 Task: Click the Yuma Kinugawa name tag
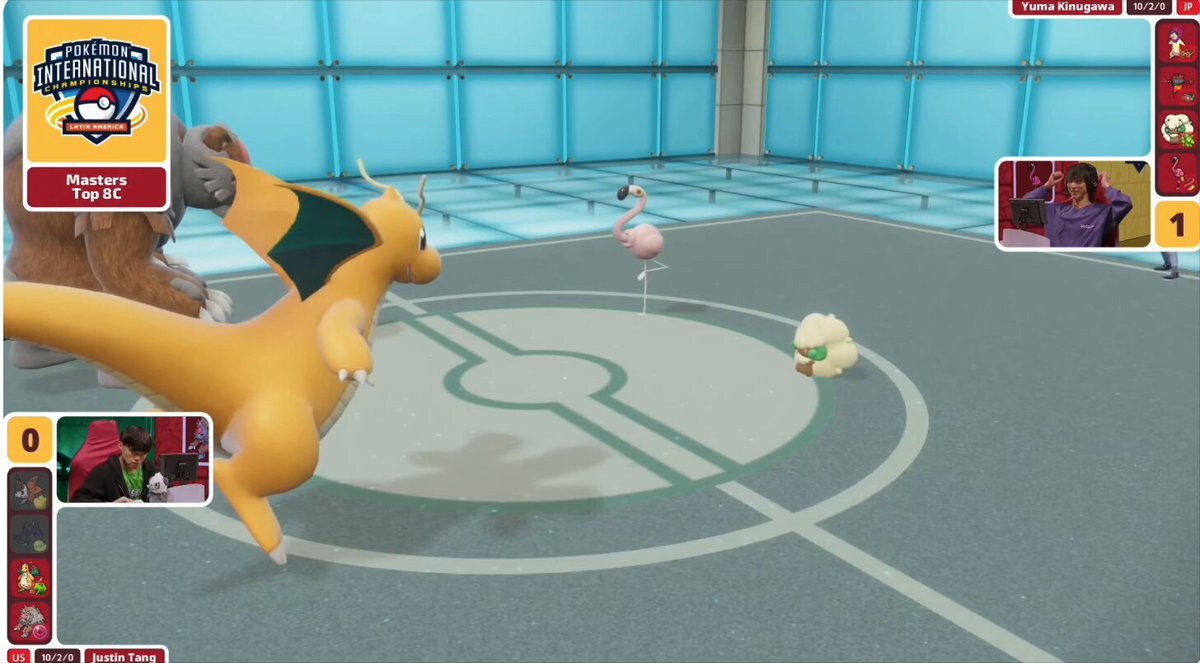pos(1067,7)
